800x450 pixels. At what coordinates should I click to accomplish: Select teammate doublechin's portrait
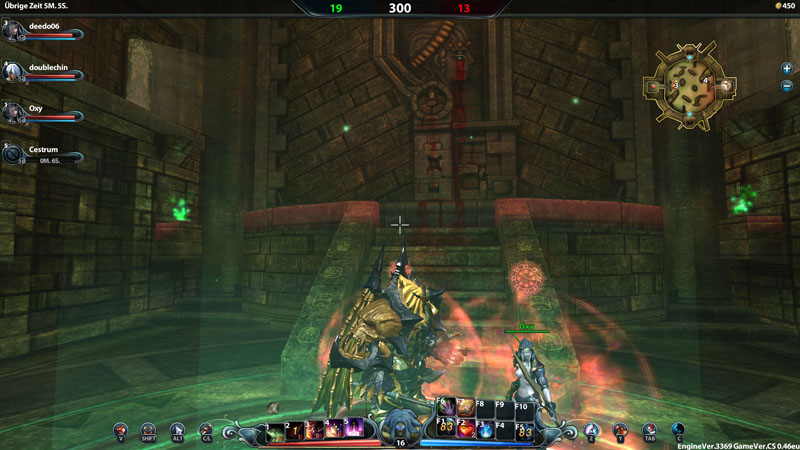12,72
